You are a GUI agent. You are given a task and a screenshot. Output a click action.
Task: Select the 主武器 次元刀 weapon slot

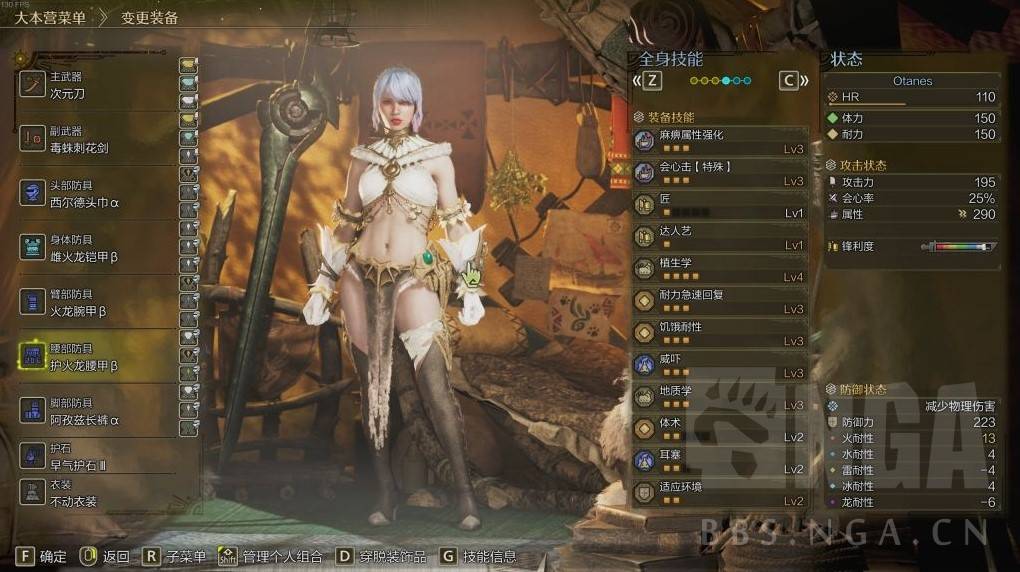tap(97, 84)
